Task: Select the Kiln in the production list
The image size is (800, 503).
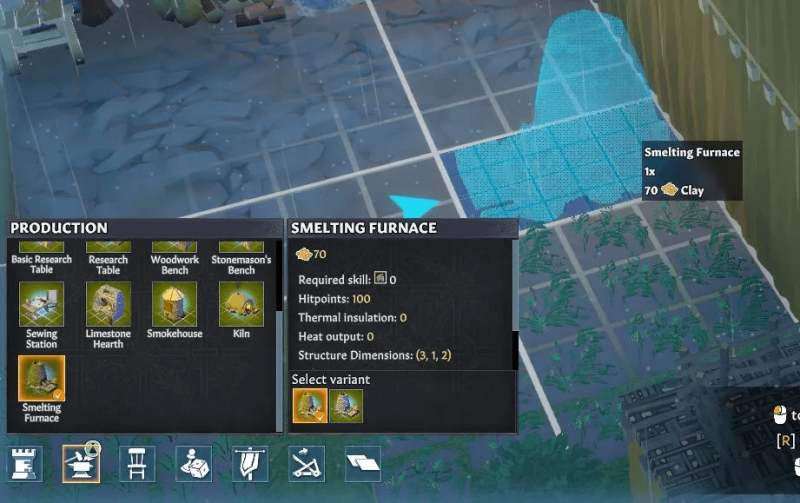Action: (241, 304)
